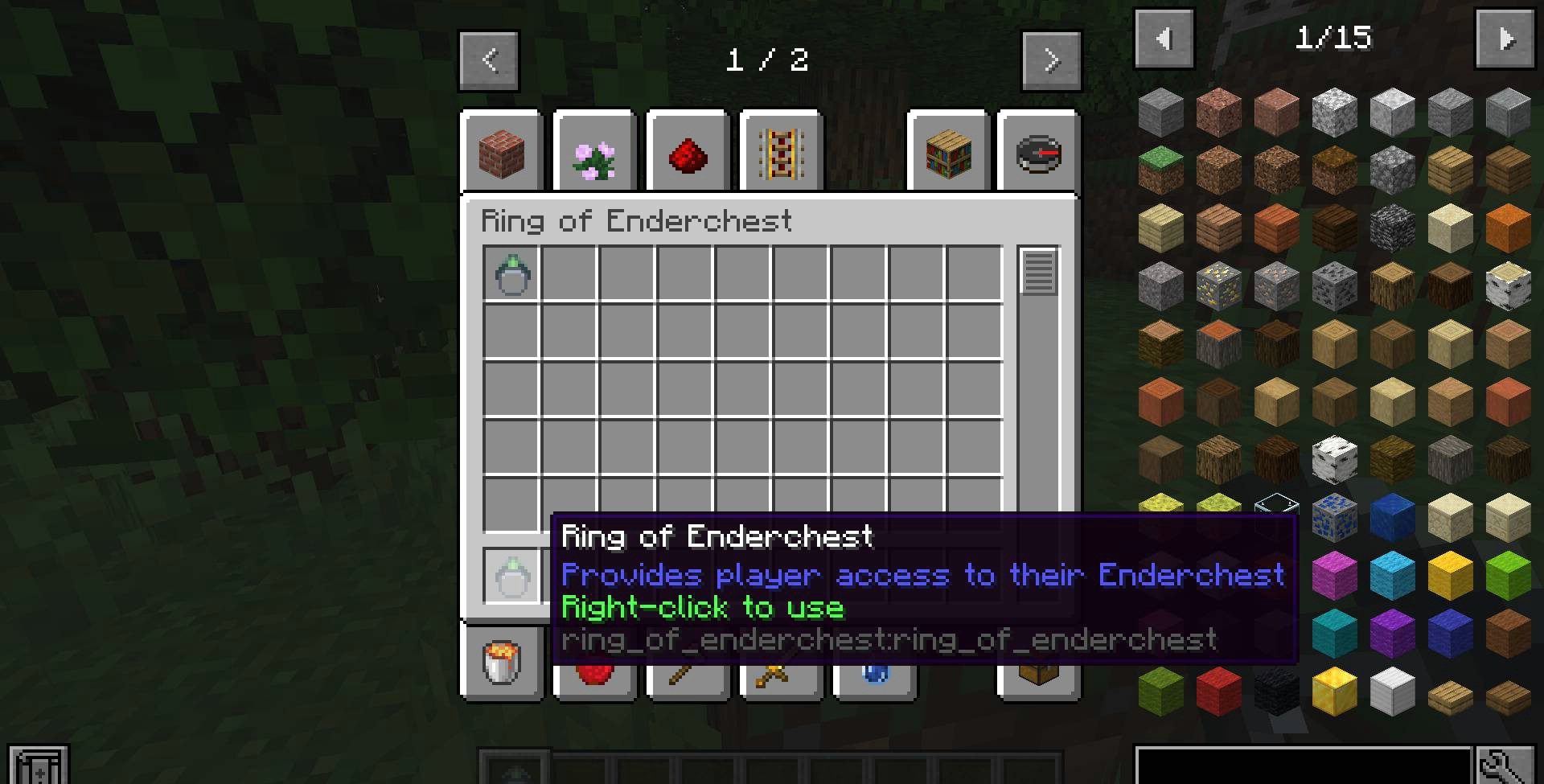Viewport: 1544px width, 784px height.
Task: Pick up the Ring of Enderchest item
Action: point(512,275)
